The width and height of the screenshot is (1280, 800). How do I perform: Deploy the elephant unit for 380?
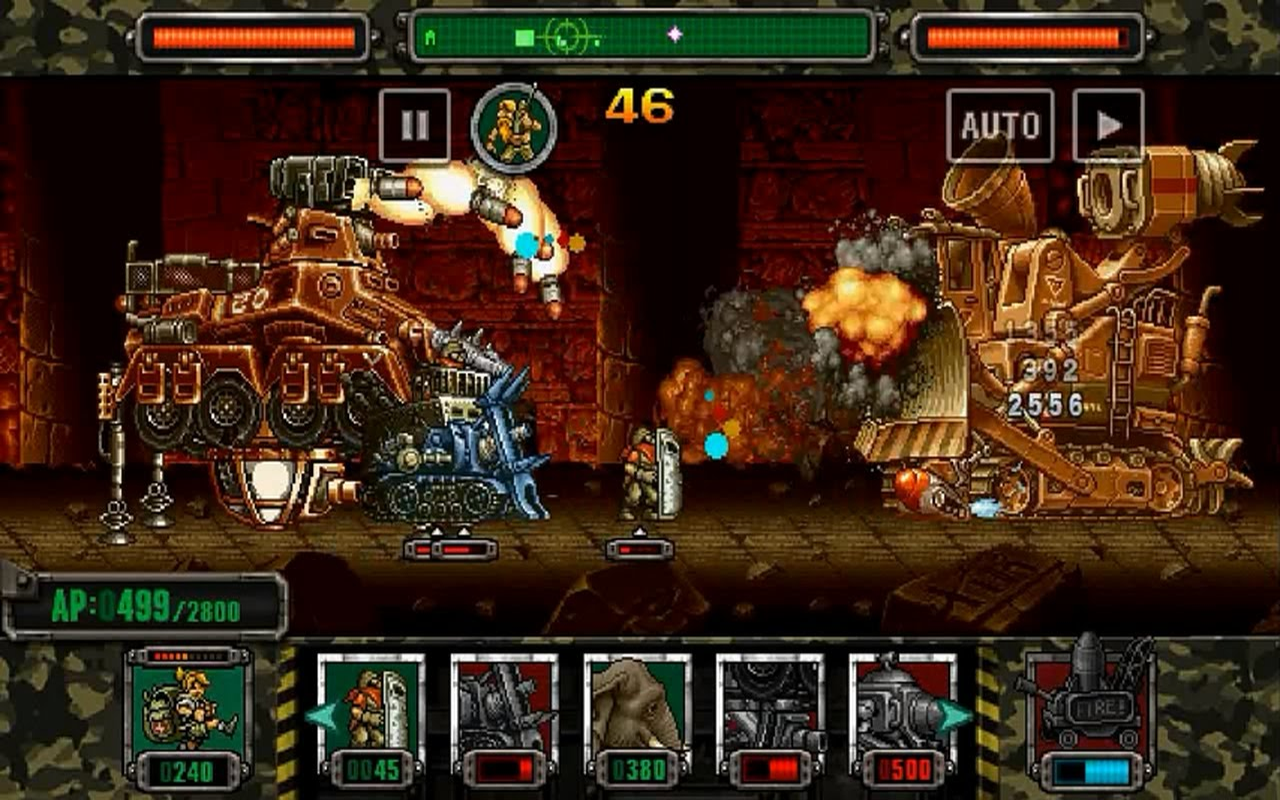click(637, 716)
